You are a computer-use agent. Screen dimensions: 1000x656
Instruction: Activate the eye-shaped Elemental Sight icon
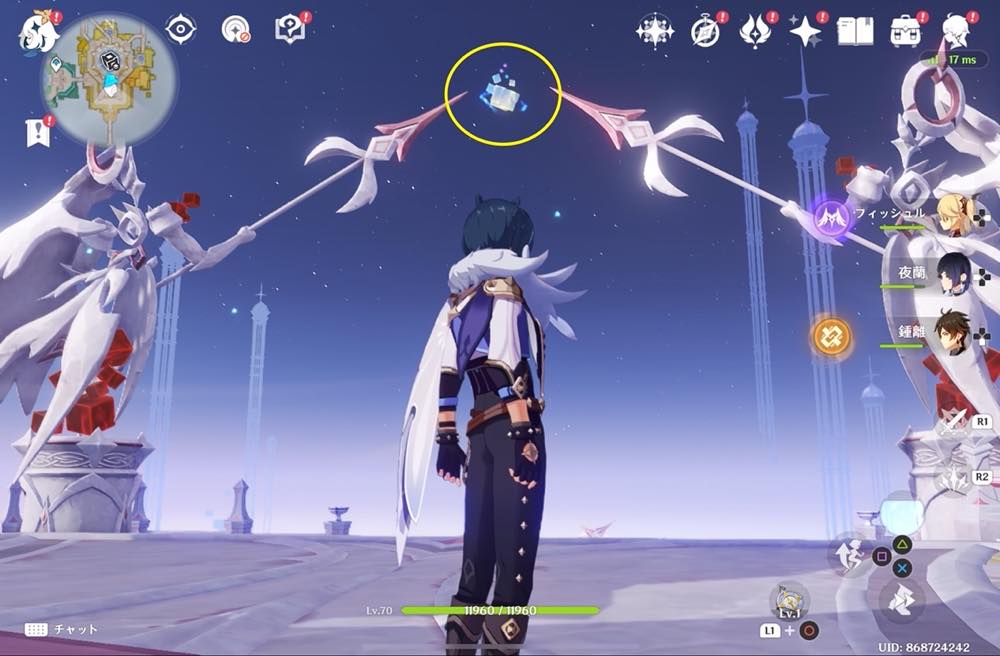tap(180, 30)
